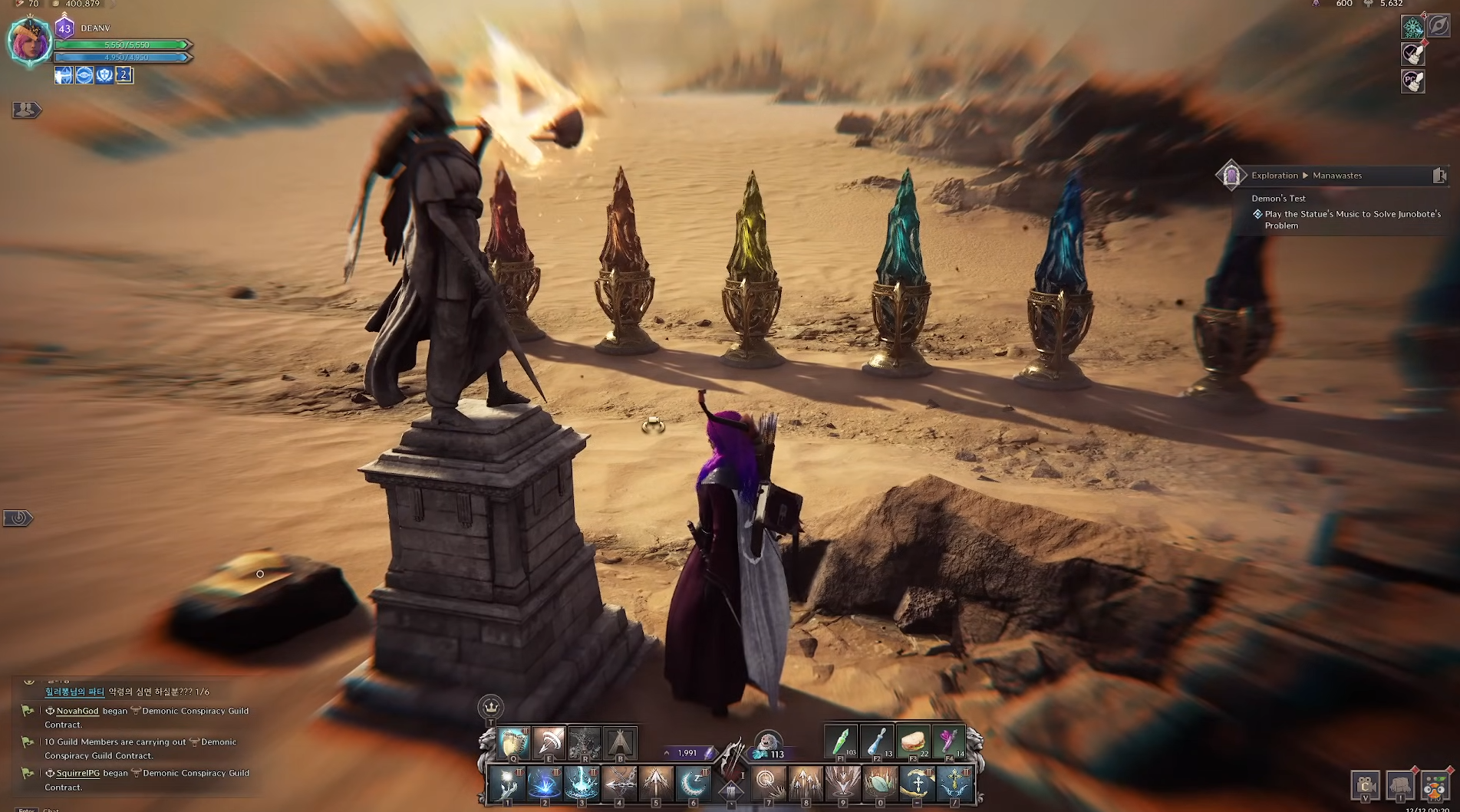Activate the crescent moon sleep skill
Viewport: 1460px width, 812px height.
point(694,784)
